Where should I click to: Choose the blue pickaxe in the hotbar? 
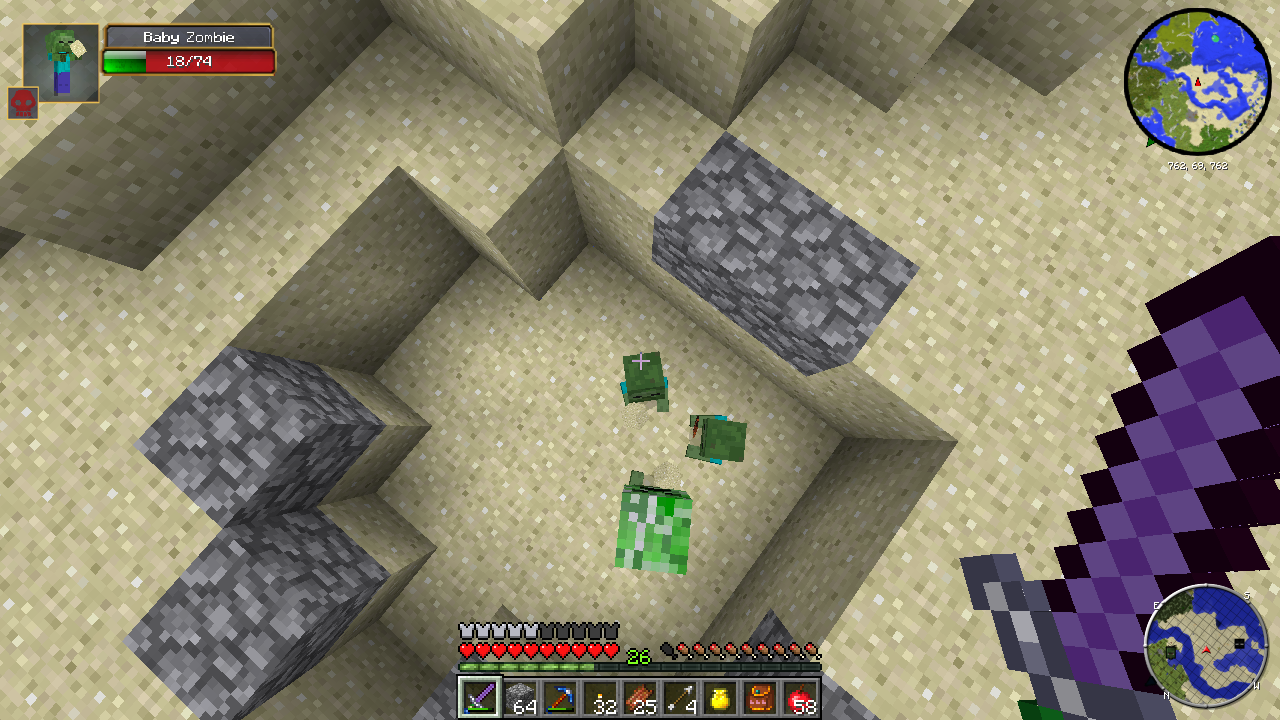point(559,697)
